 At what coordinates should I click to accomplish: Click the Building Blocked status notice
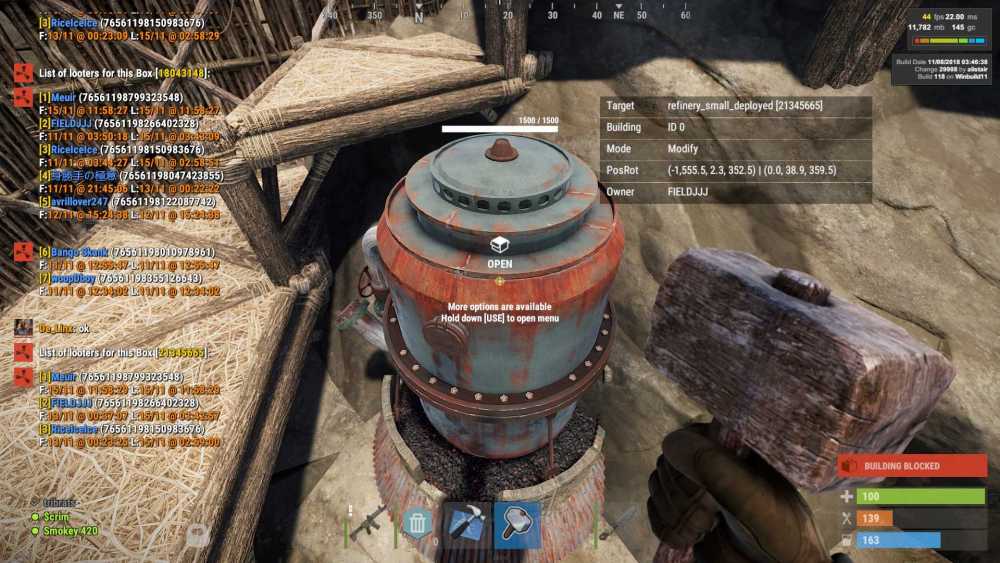[912, 466]
